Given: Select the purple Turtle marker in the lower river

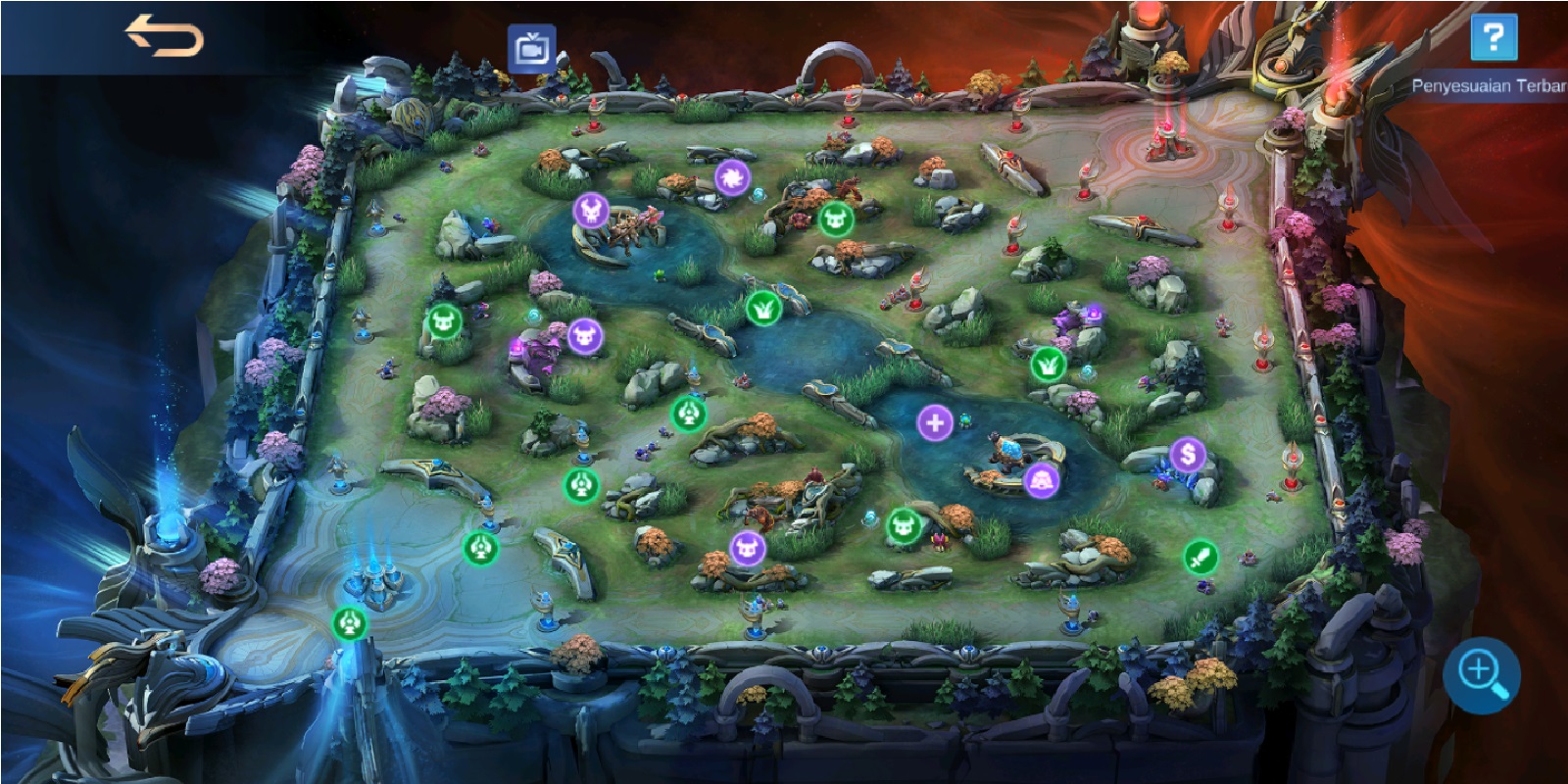Looking at the screenshot, I should click(x=1043, y=478).
